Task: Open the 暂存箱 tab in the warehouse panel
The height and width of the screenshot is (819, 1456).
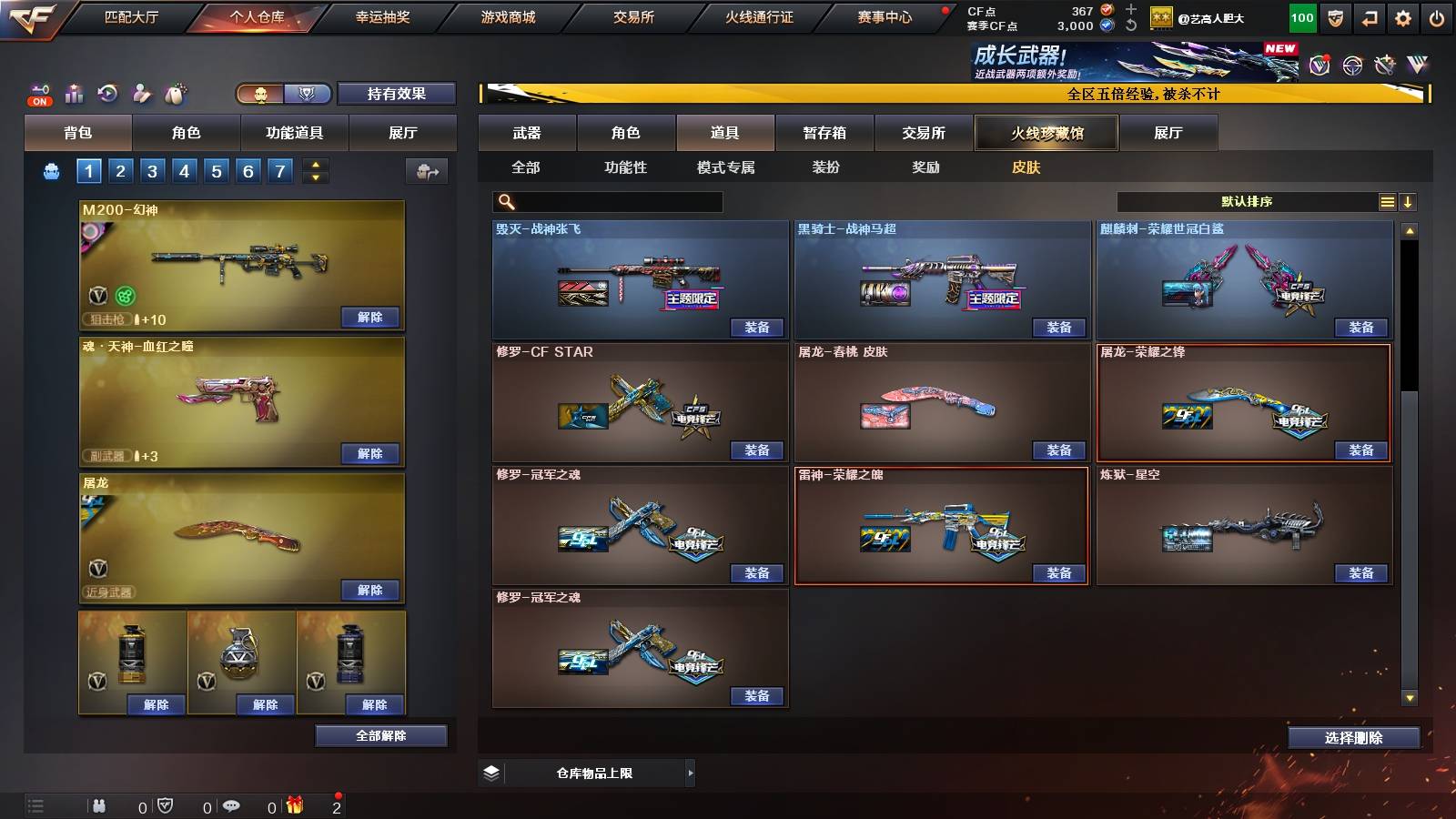Action: [824, 133]
